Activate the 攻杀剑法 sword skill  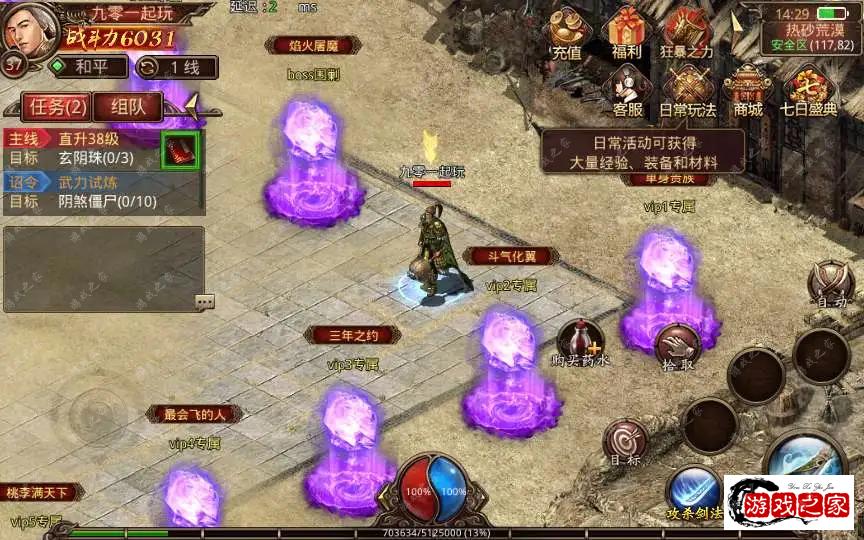tap(693, 493)
